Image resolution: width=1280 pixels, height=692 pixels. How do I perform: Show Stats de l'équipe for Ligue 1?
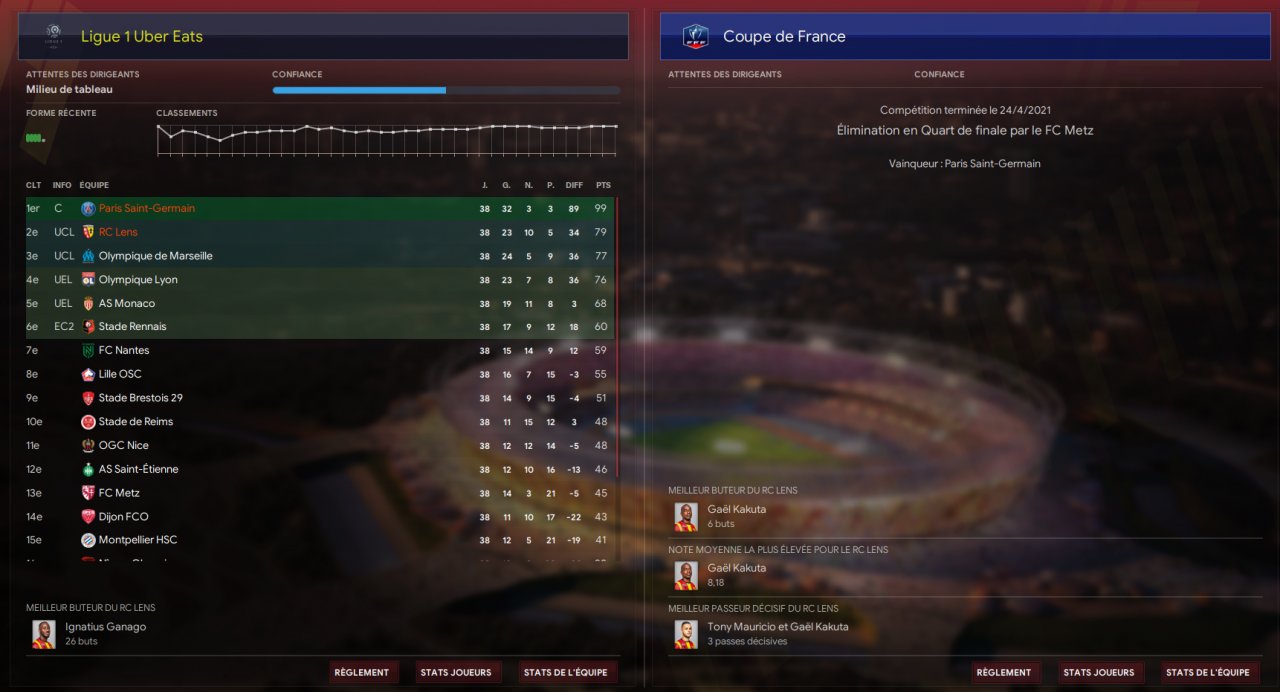[565, 672]
